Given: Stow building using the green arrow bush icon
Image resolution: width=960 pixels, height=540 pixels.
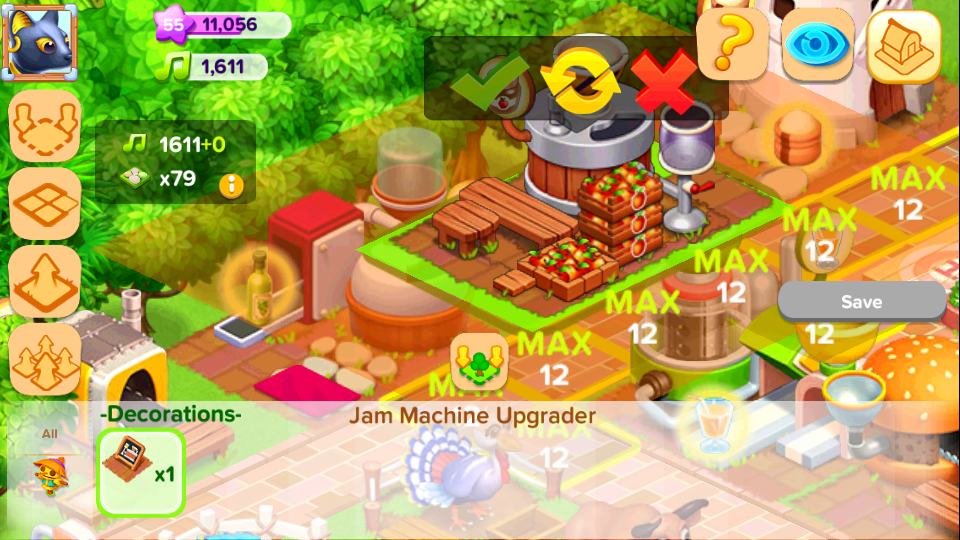Looking at the screenshot, I should pyautogui.click(x=479, y=362).
